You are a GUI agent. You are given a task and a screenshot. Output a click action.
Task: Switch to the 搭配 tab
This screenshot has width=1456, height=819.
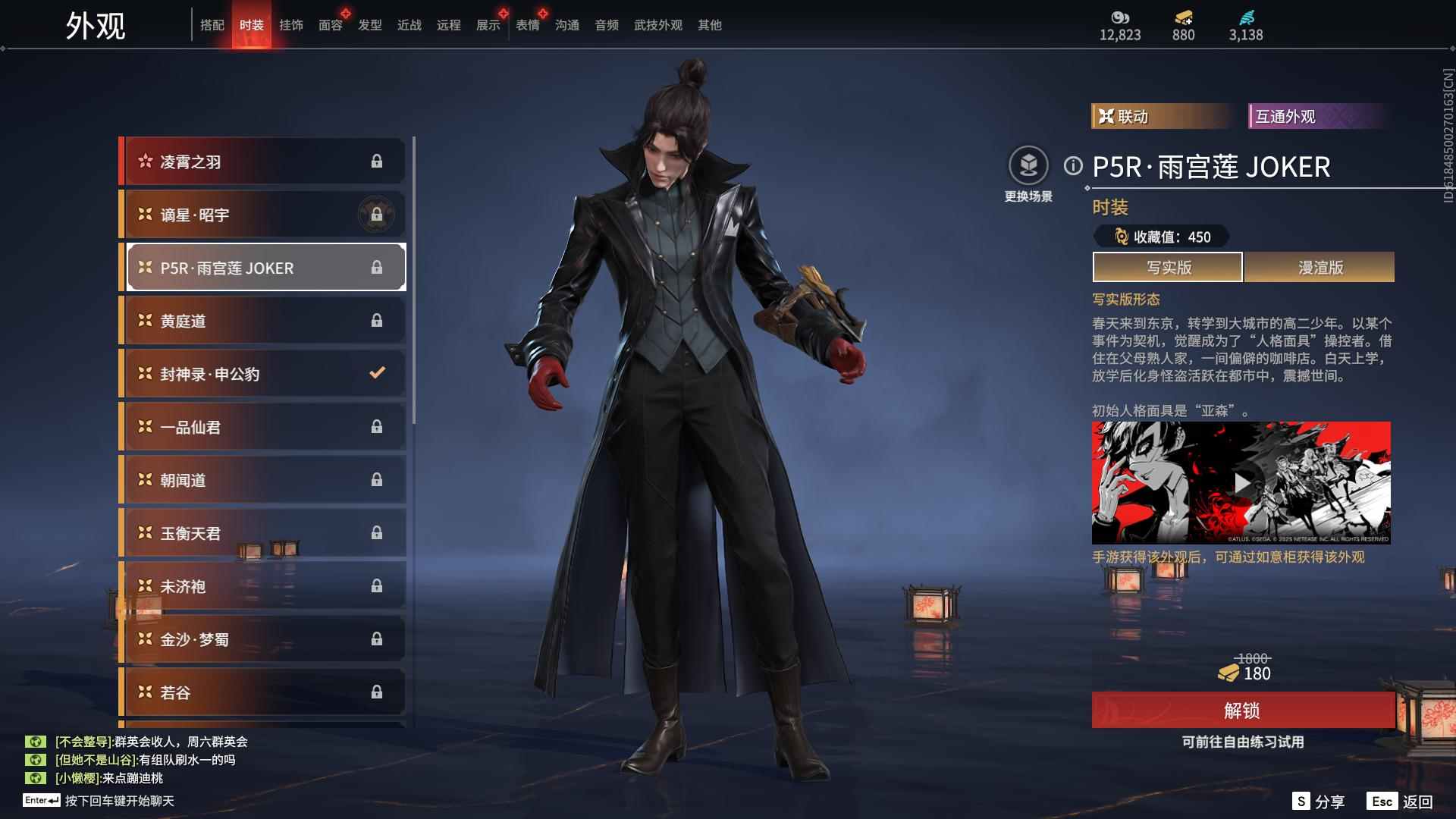tap(212, 25)
